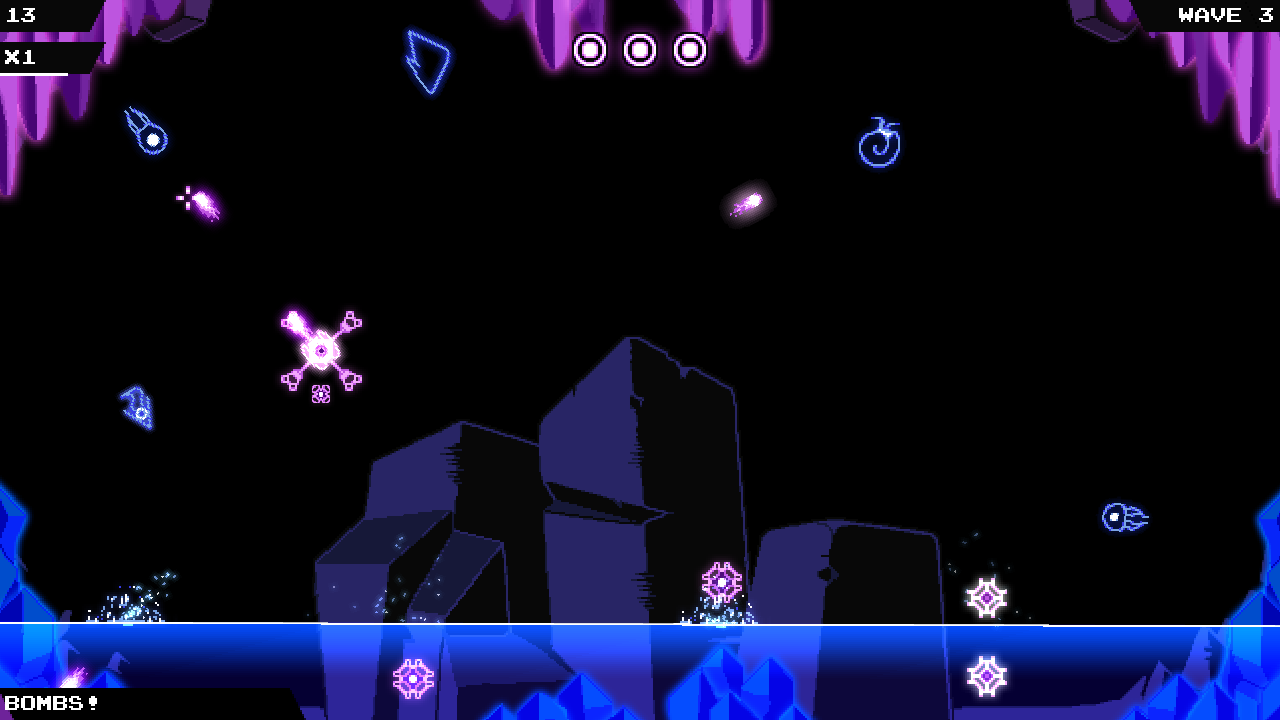
Task: Select the rightmost life ring icon
Action: point(690,48)
